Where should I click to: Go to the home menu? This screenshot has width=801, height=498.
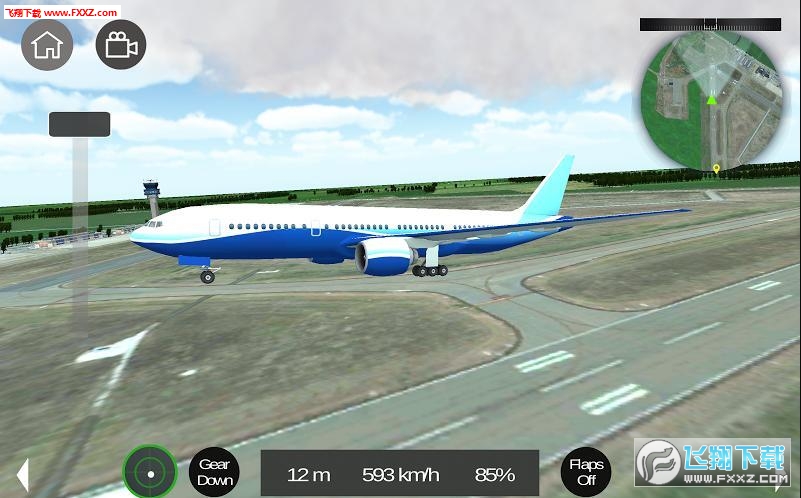pyautogui.click(x=47, y=44)
